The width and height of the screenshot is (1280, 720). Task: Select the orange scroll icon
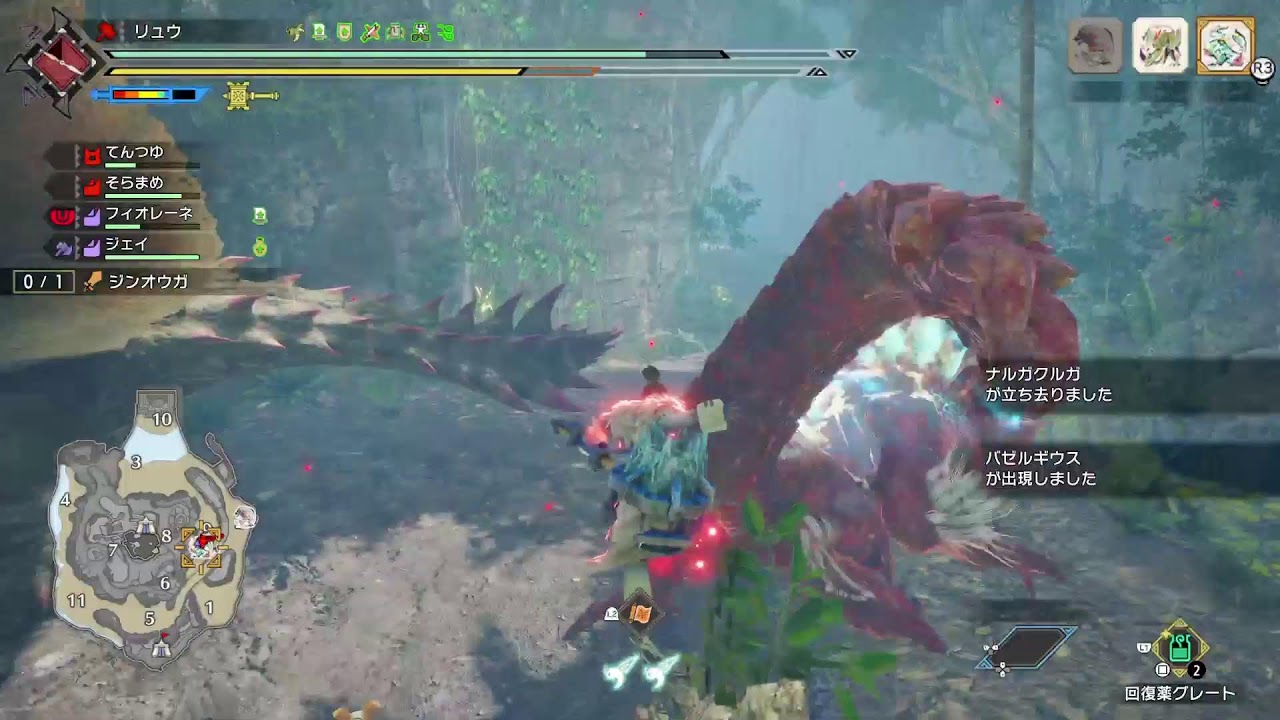641,614
